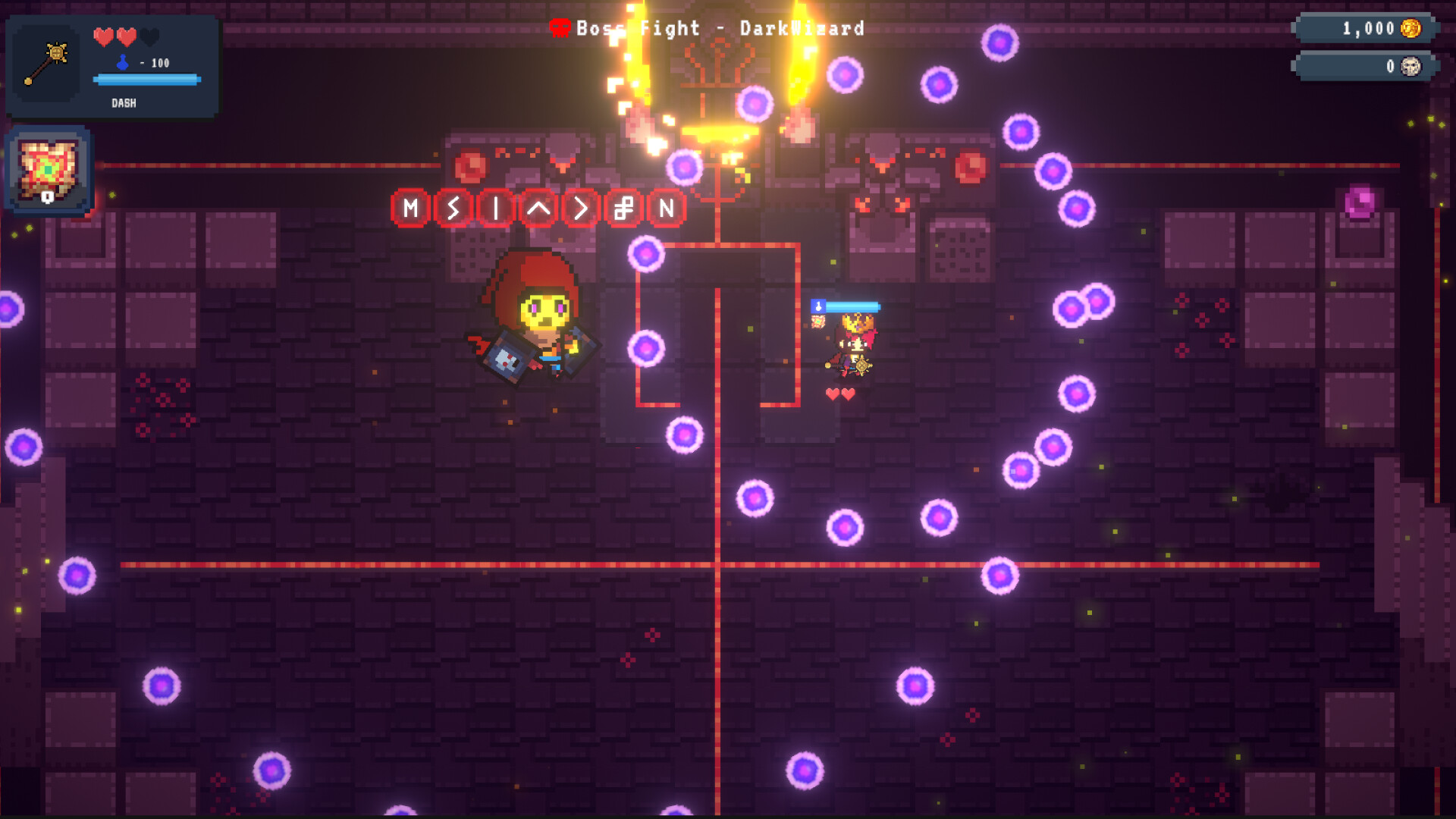Click the DASH label text
1456x819 pixels.
[x=124, y=103]
